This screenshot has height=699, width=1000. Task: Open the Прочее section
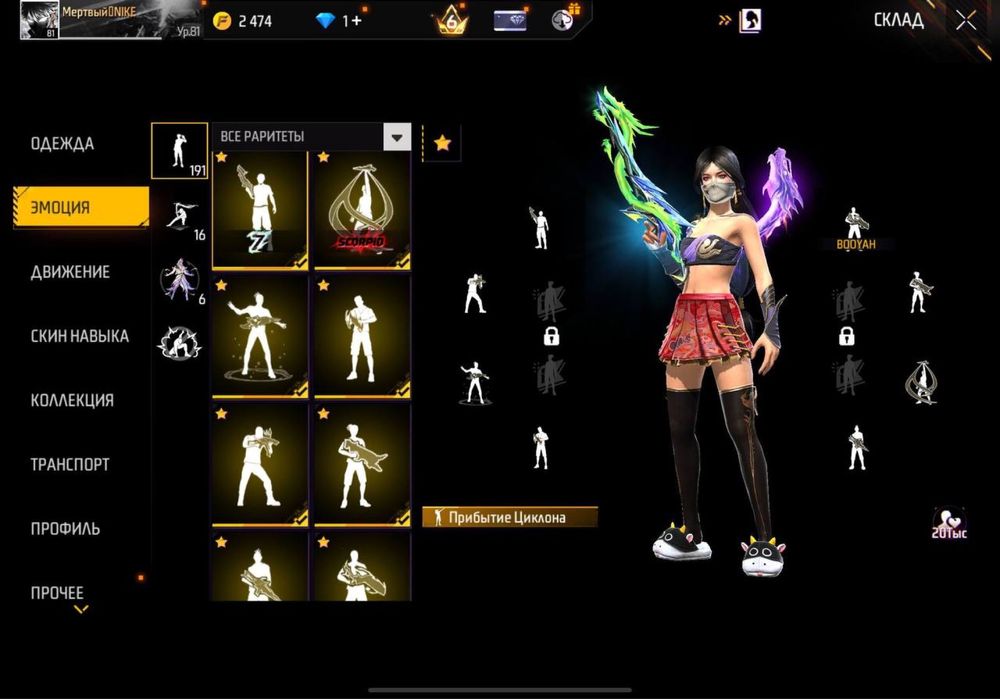tap(57, 592)
